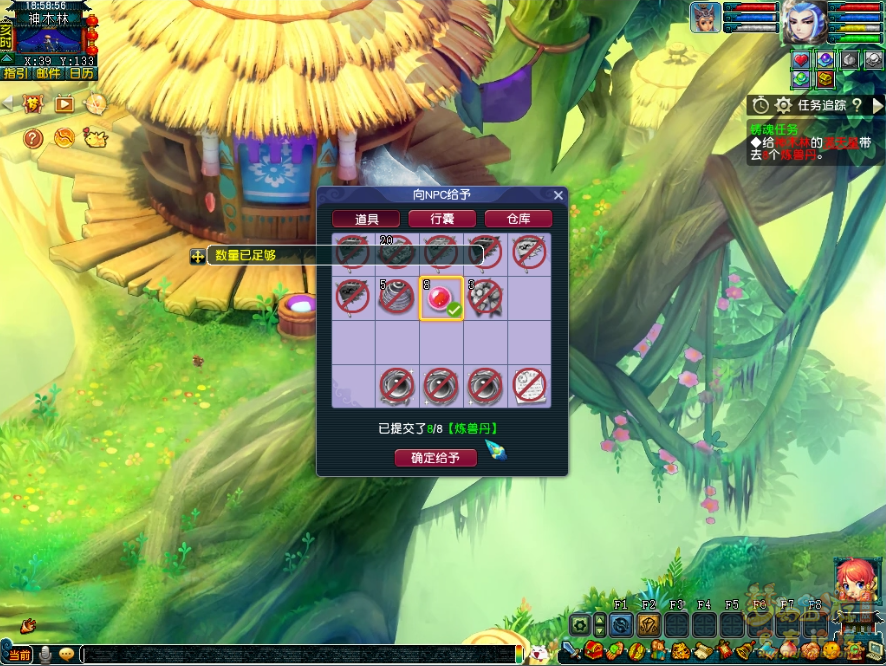Open the 日历 calendar button
The image size is (886, 666).
(81, 73)
